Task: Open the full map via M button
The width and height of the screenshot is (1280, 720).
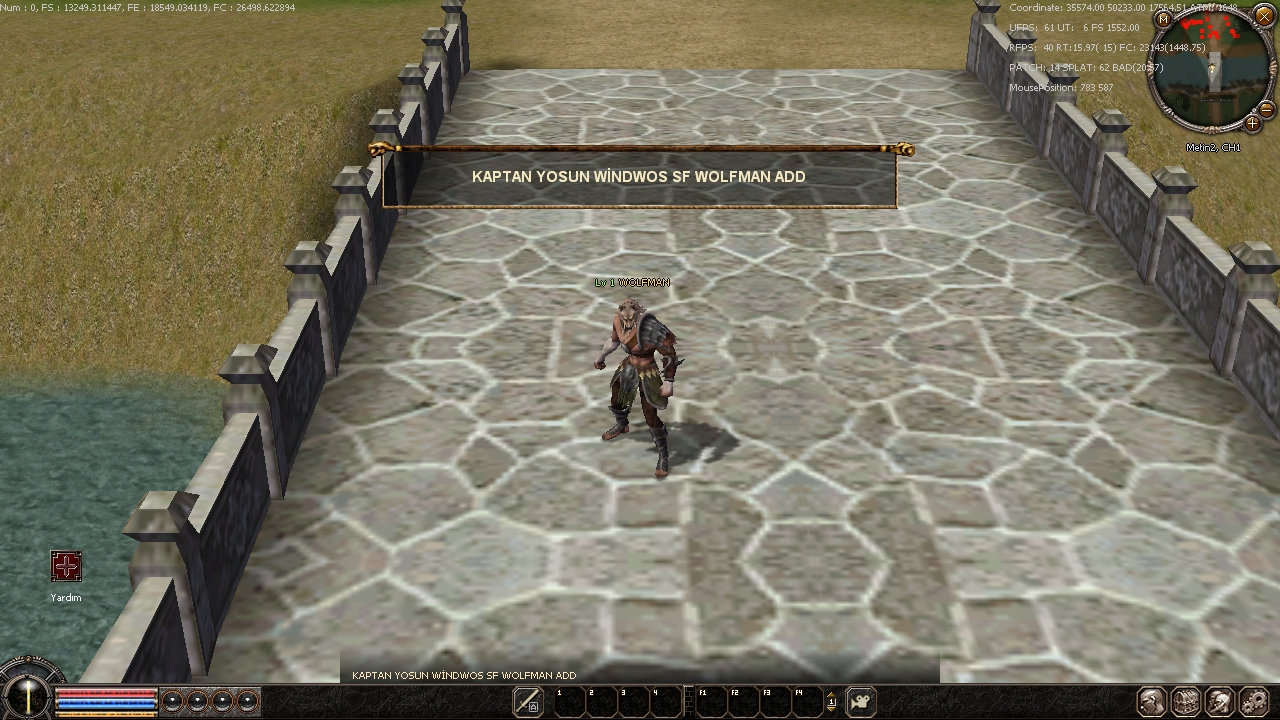Action: pos(1163,19)
